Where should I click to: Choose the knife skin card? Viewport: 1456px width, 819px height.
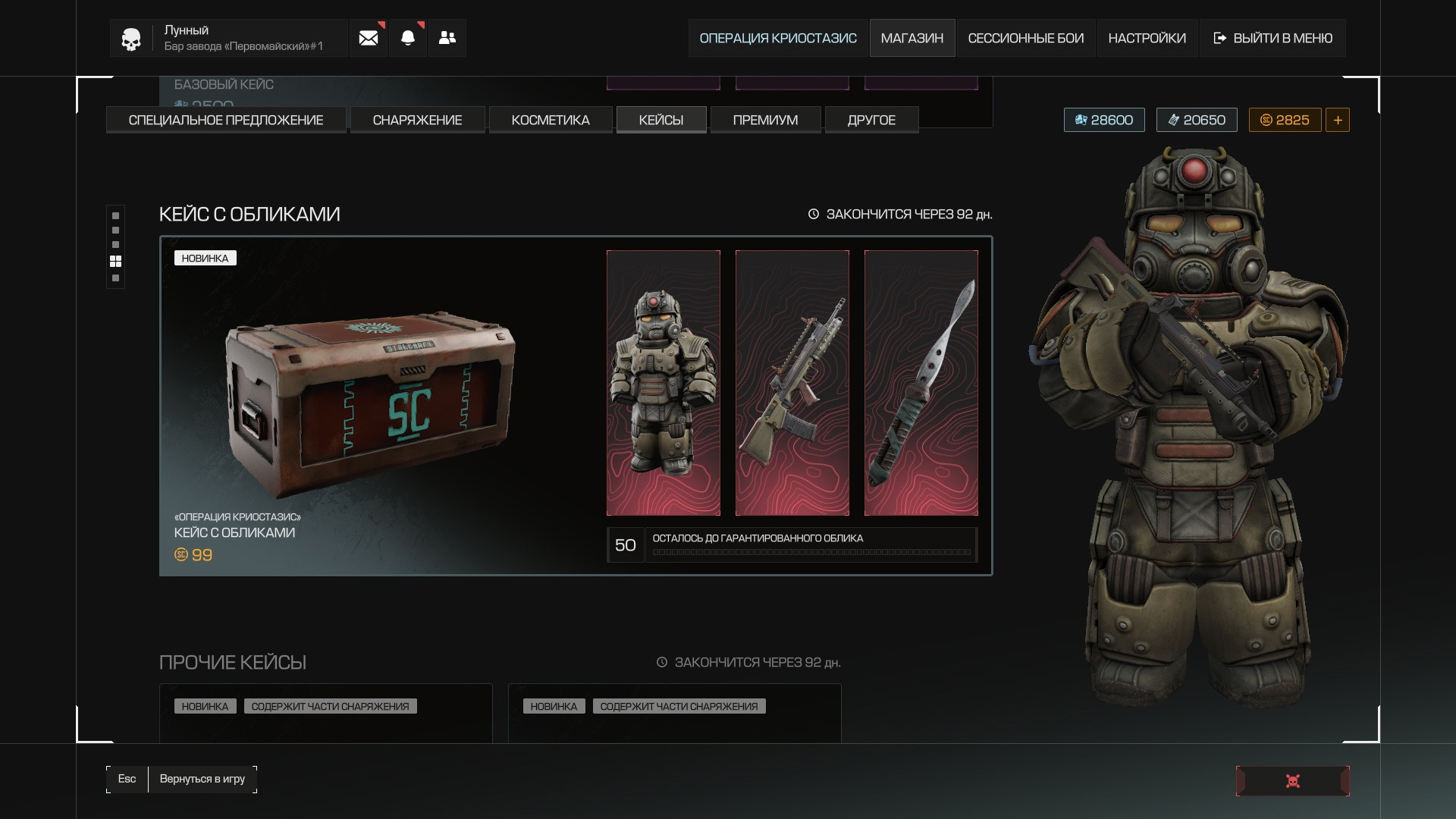[x=921, y=383]
